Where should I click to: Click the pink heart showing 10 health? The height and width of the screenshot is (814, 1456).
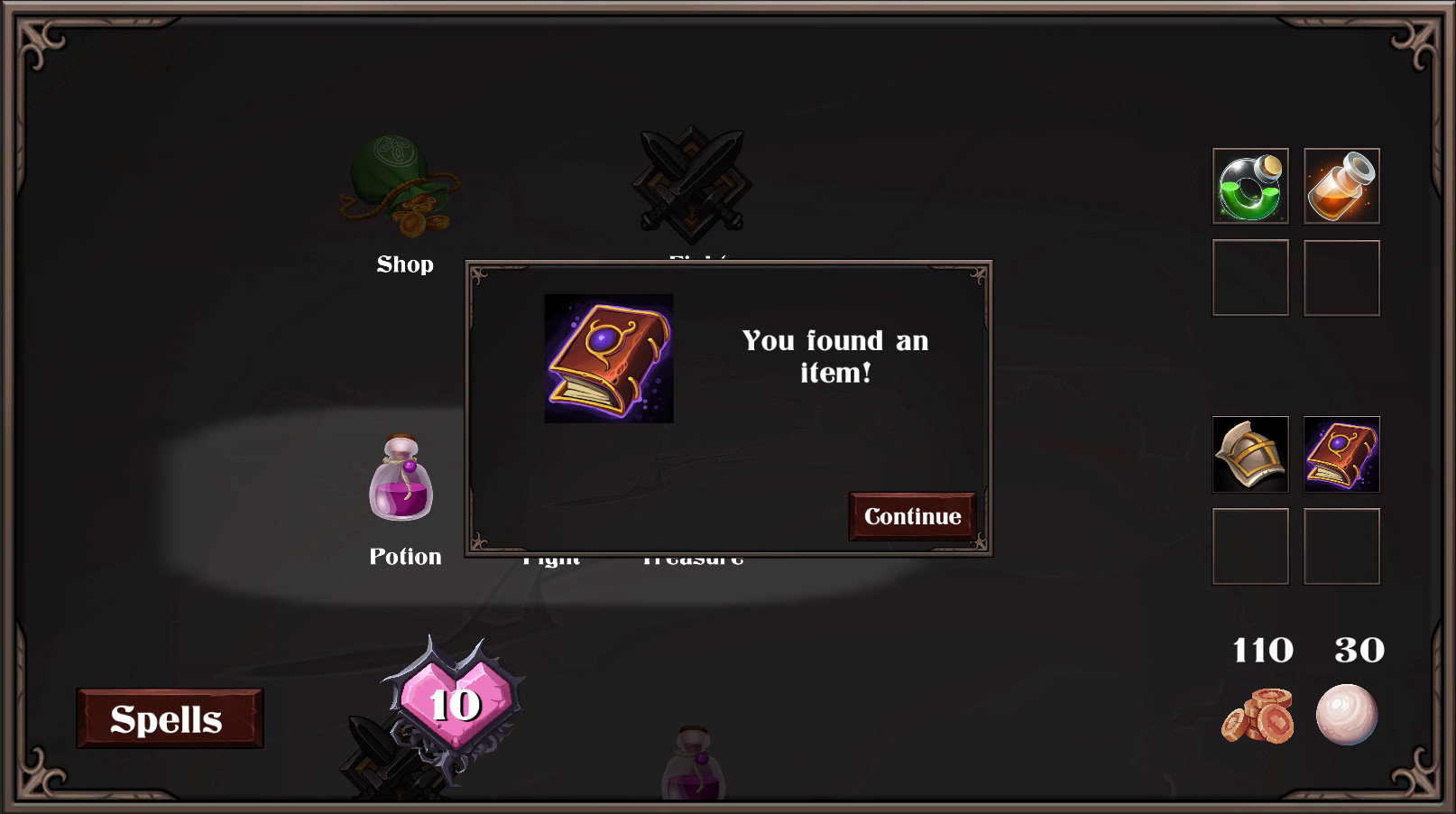(x=453, y=702)
